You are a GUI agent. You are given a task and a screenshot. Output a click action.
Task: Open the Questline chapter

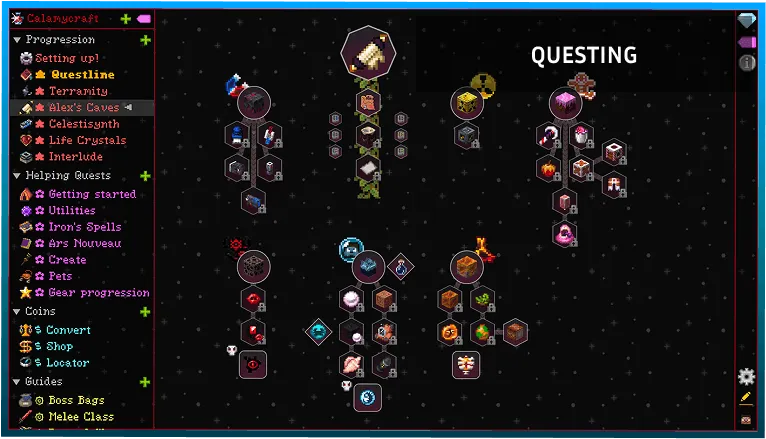point(81,75)
